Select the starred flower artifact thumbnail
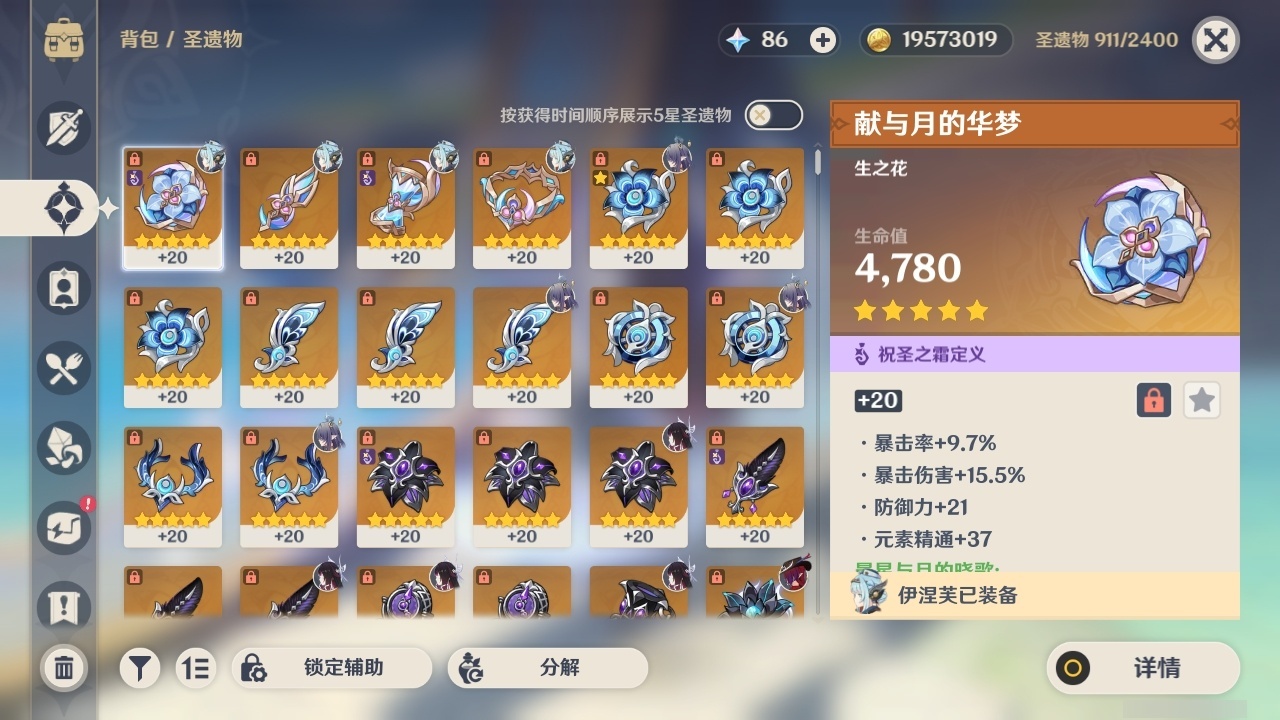This screenshot has height=720, width=1280. pyautogui.click(x=638, y=204)
